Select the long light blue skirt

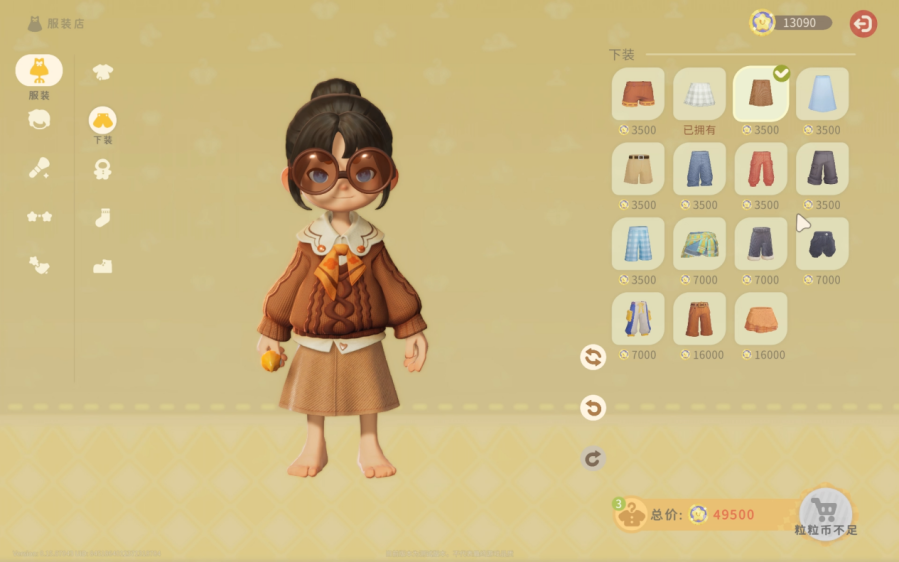[822, 94]
